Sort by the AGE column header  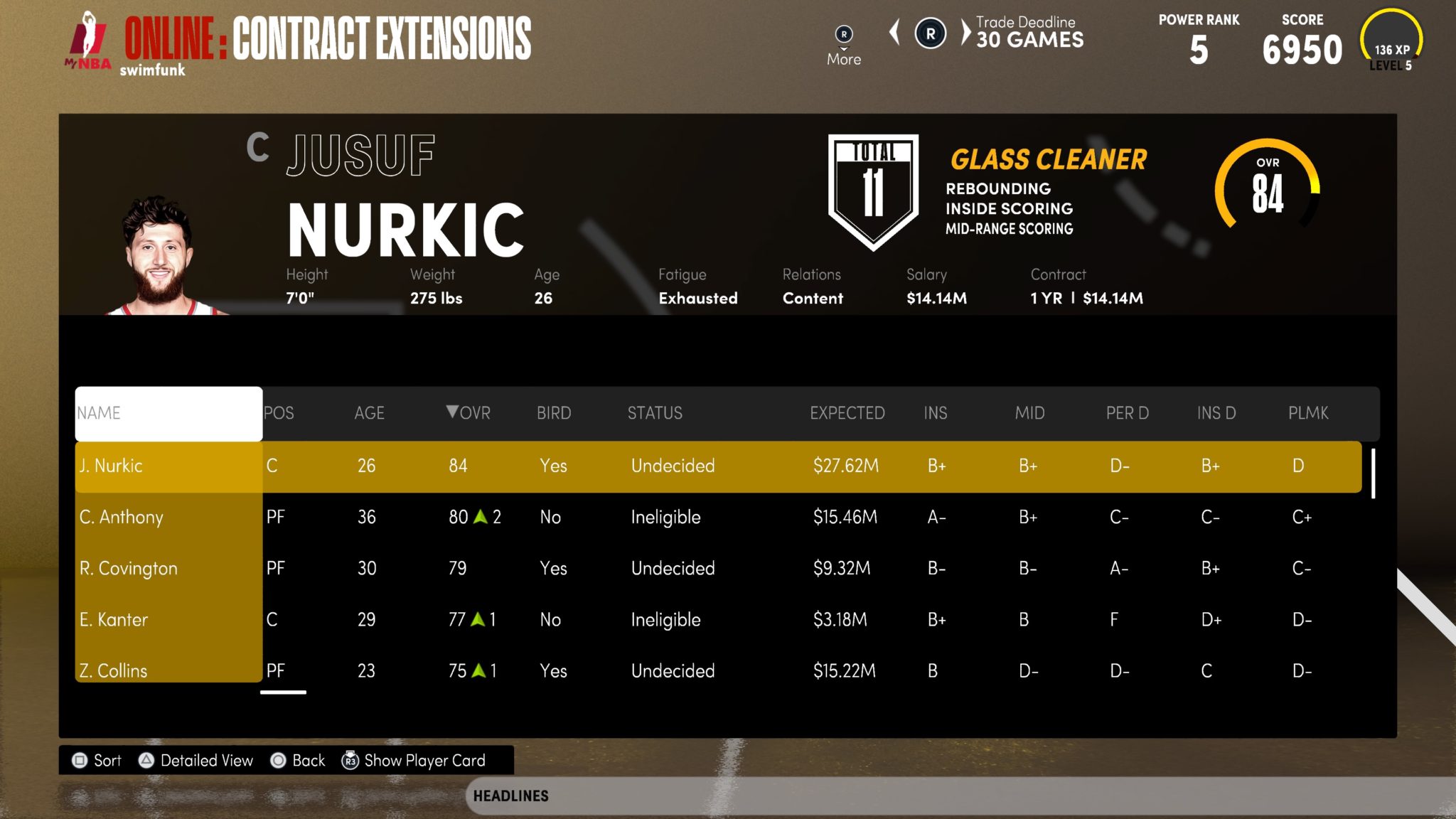pos(369,413)
